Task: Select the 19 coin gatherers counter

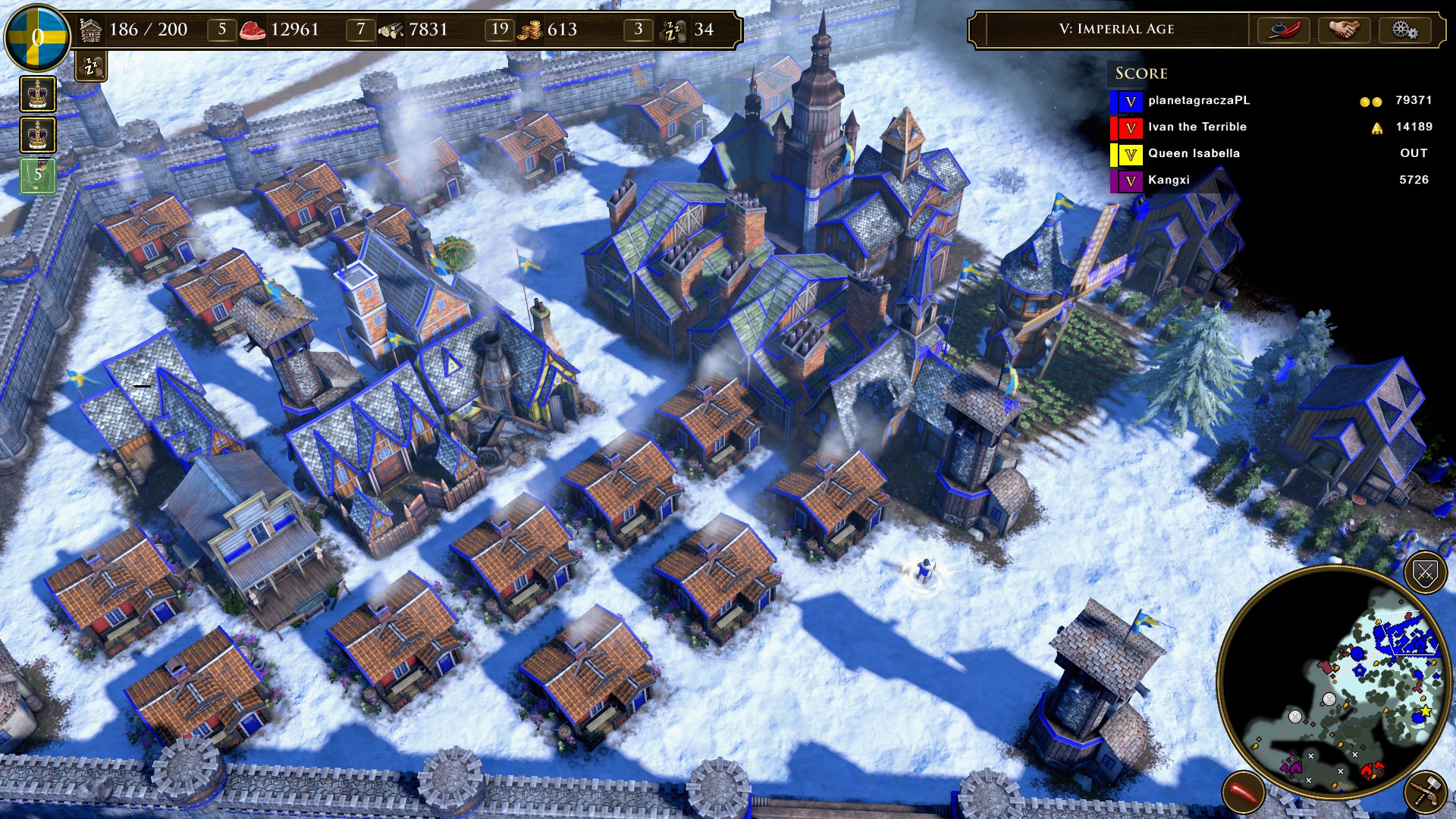Action: click(499, 30)
